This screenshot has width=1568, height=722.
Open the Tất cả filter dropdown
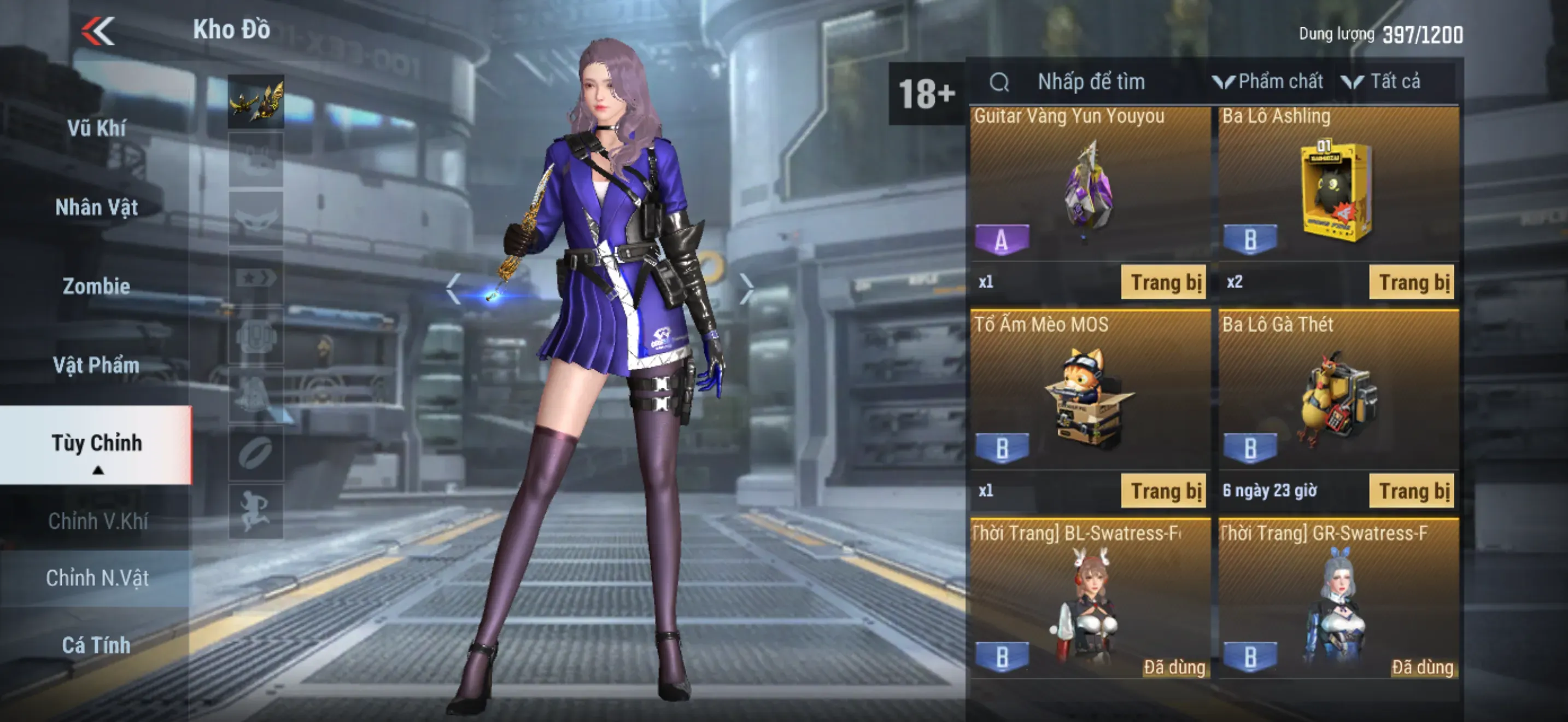click(x=1382, y=81)
